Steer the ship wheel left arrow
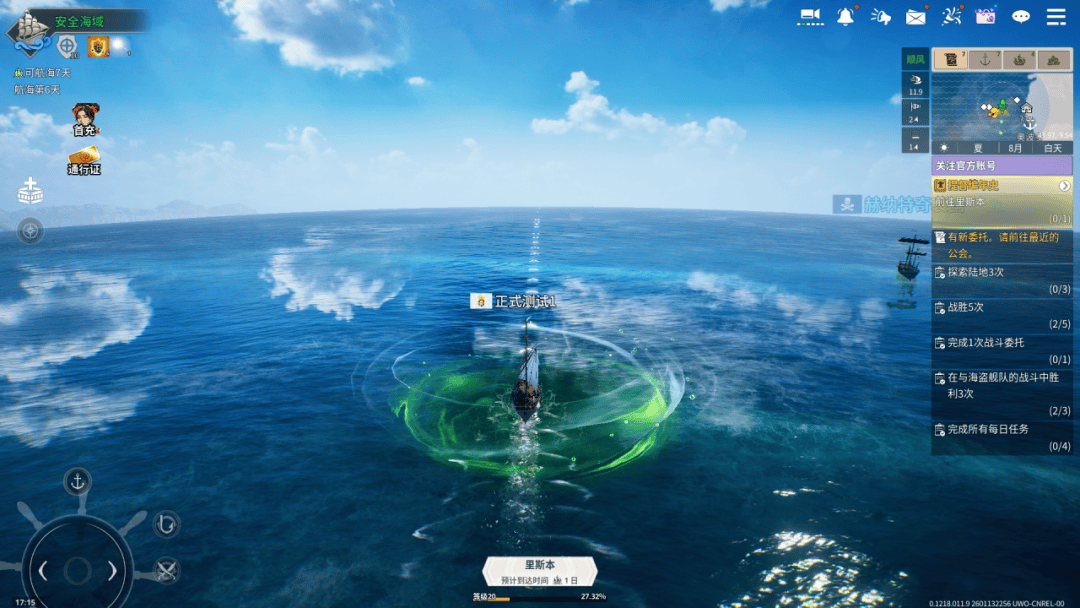 point(43,571)
